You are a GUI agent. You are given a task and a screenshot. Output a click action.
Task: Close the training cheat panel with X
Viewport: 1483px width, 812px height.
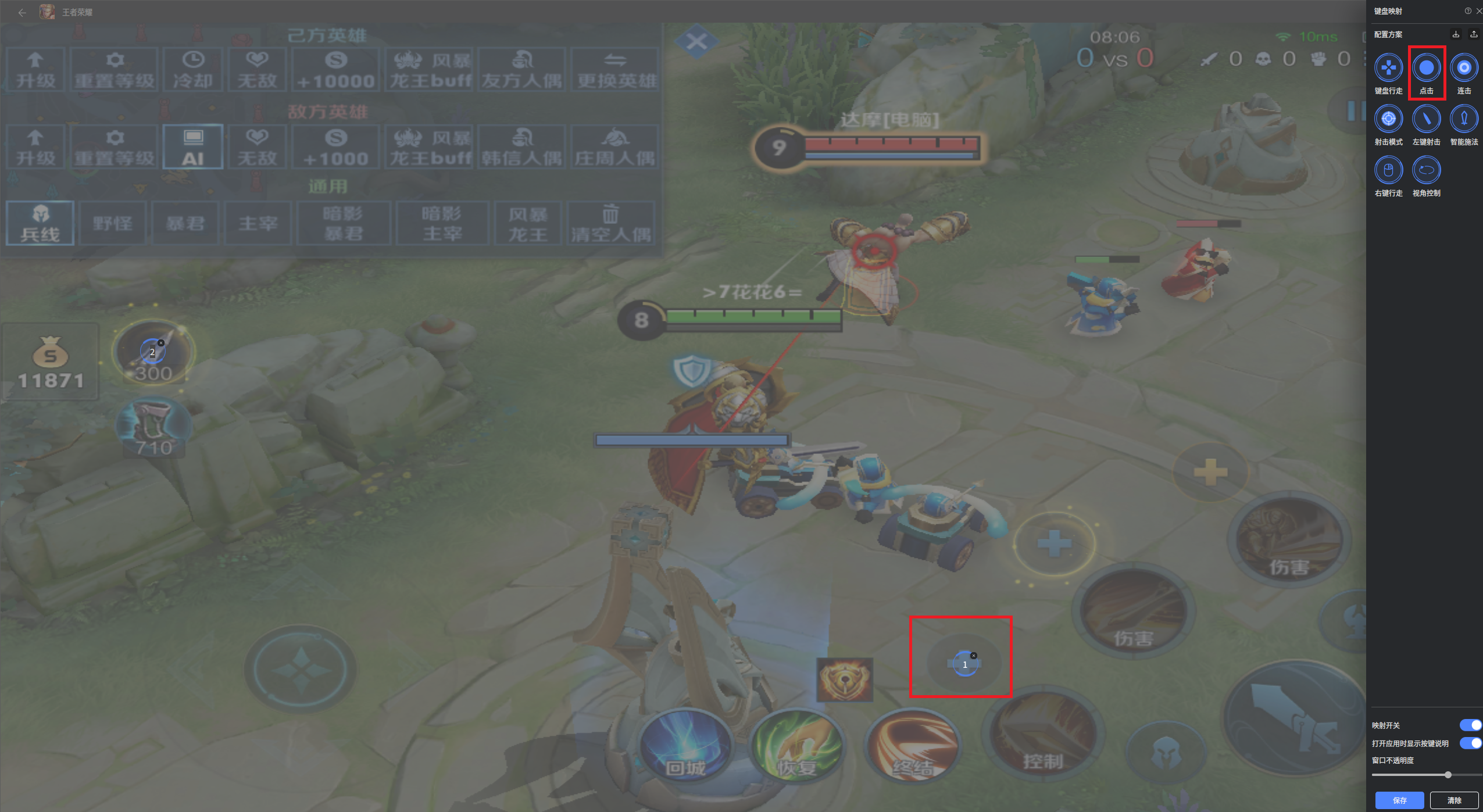tap(696, 41)
